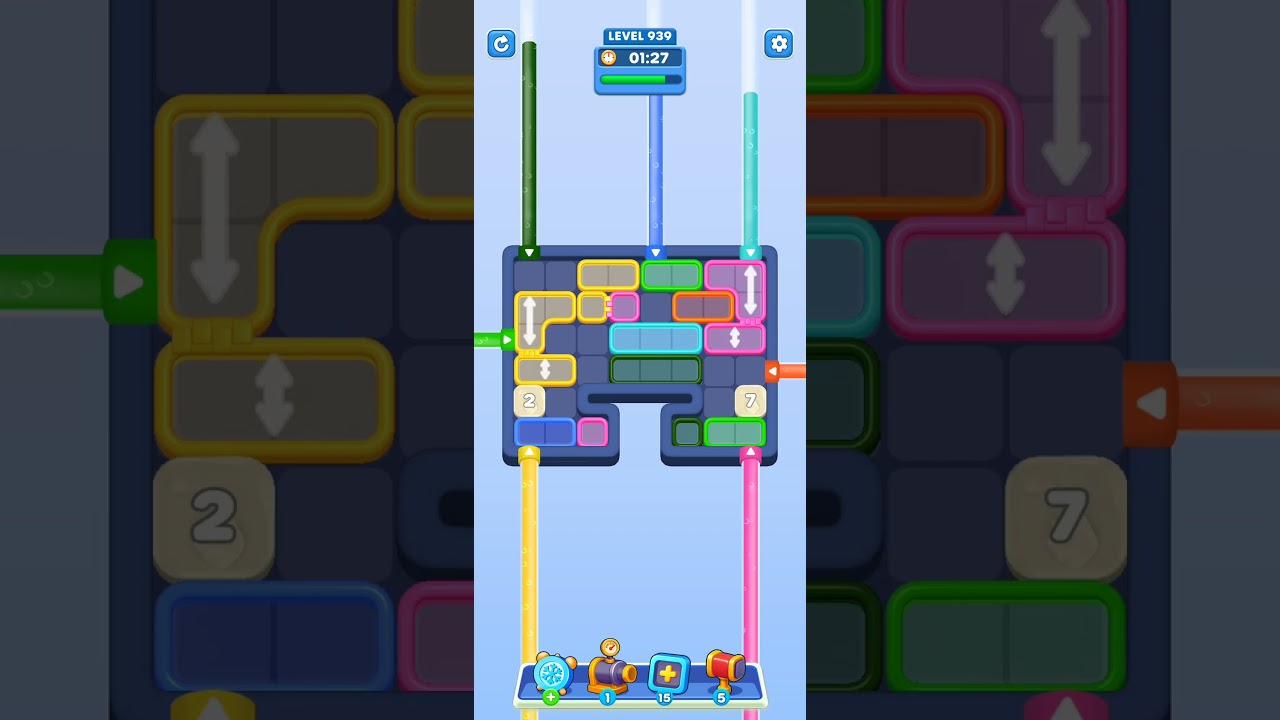Screen dimensions: 1280x720
Task: Open the LEVEL 939 banner
Action: coord(639,36)
